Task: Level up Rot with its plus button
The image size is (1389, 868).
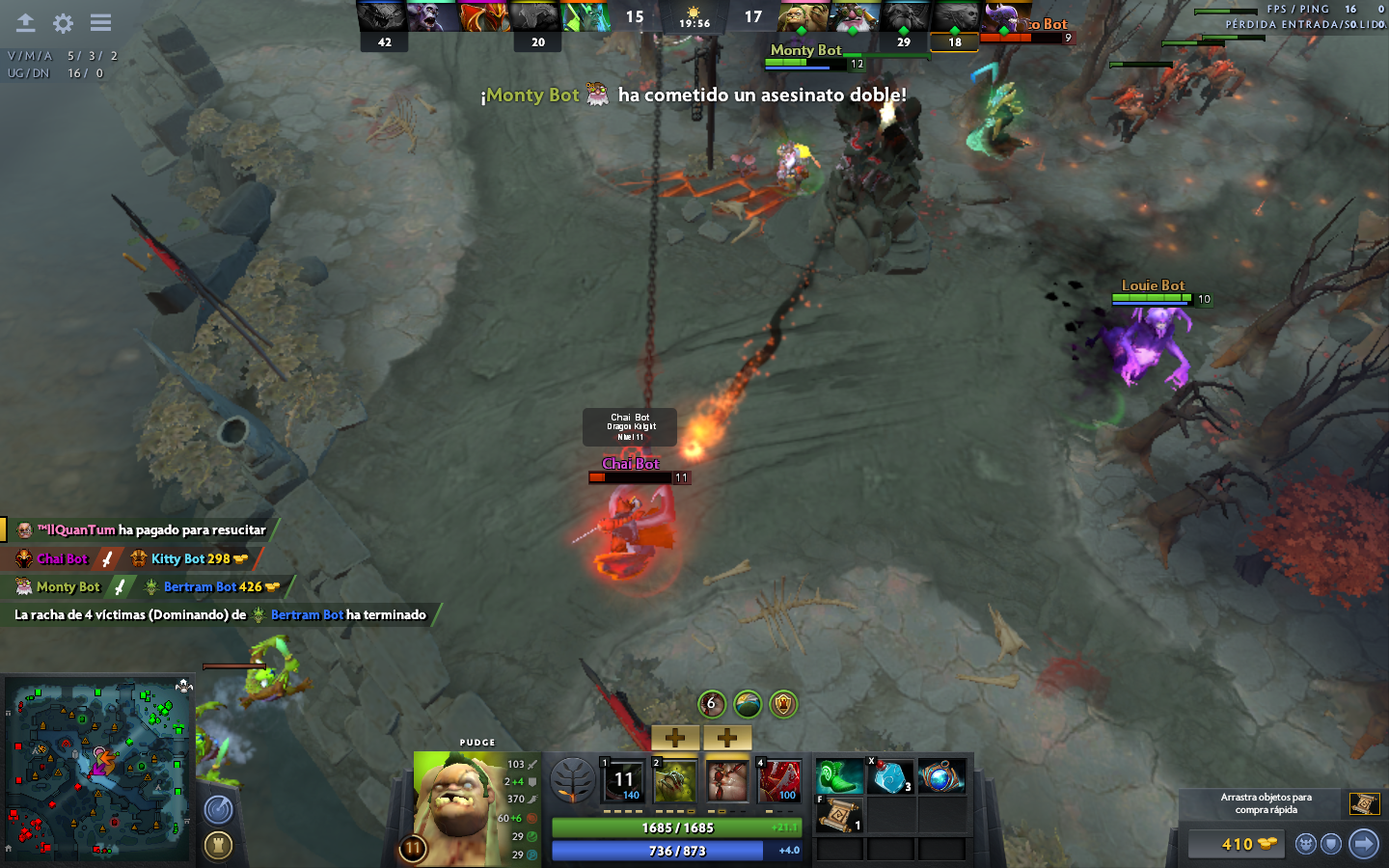Action: (675, 738)
